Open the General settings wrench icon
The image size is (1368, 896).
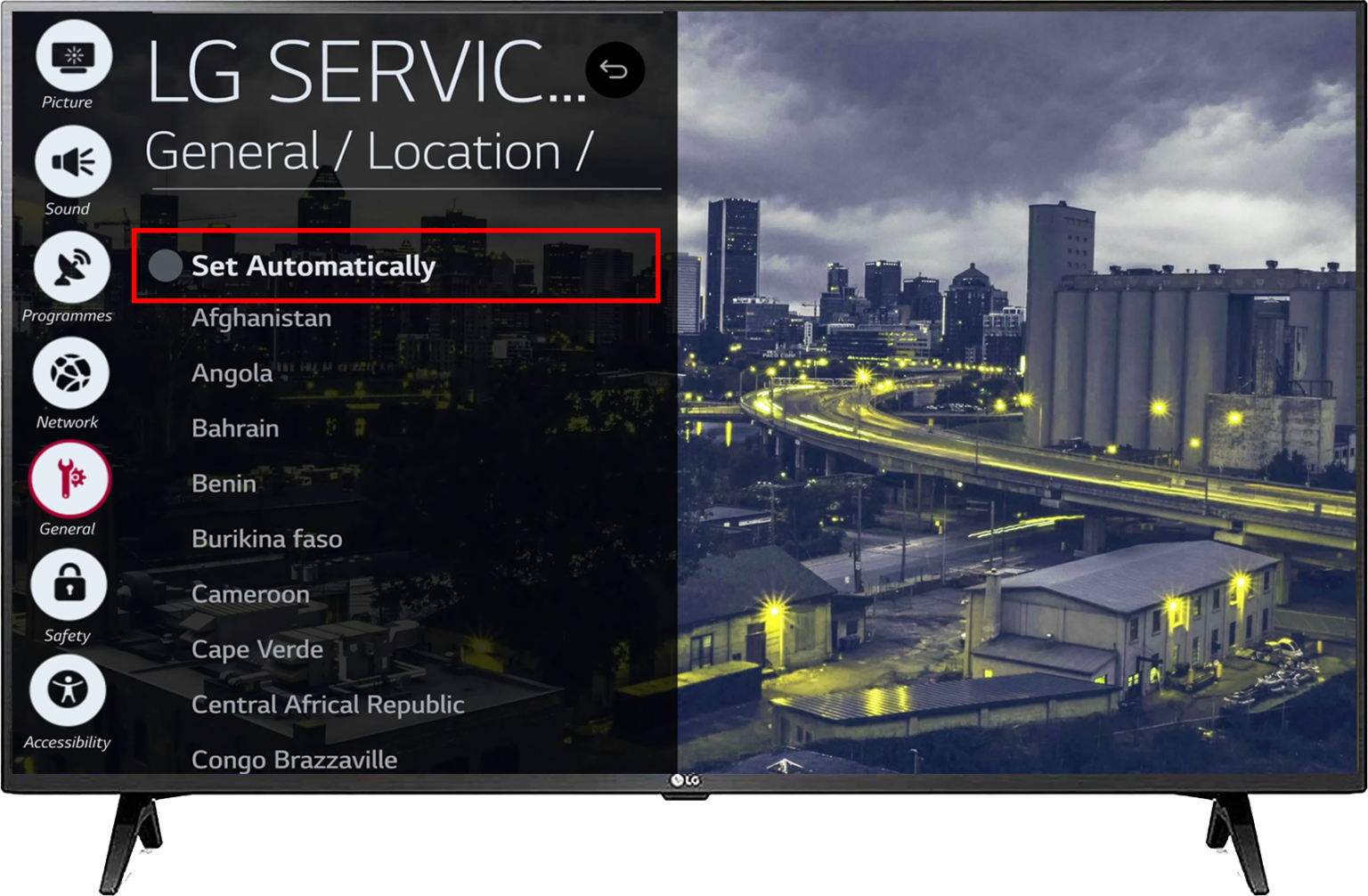[69, 480]
